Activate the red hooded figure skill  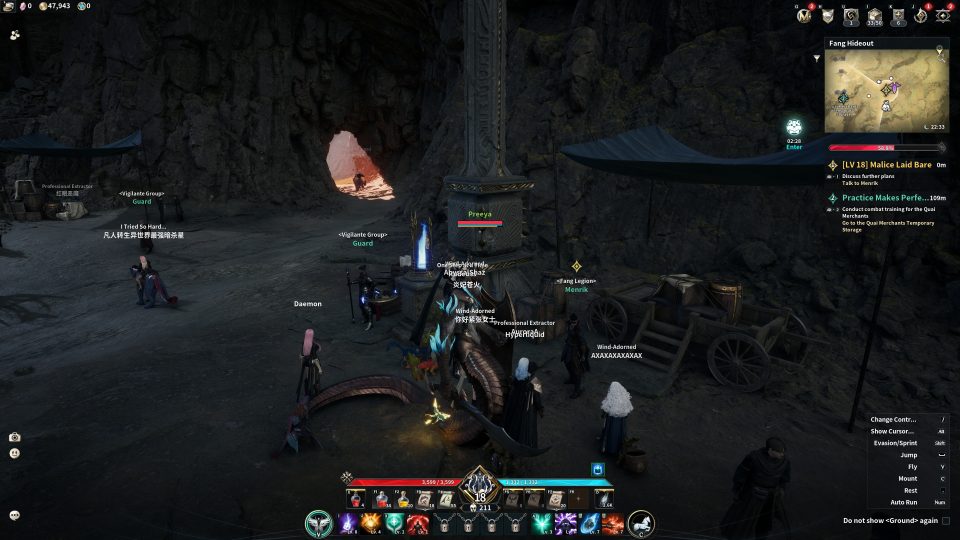(x=416, y=522)
